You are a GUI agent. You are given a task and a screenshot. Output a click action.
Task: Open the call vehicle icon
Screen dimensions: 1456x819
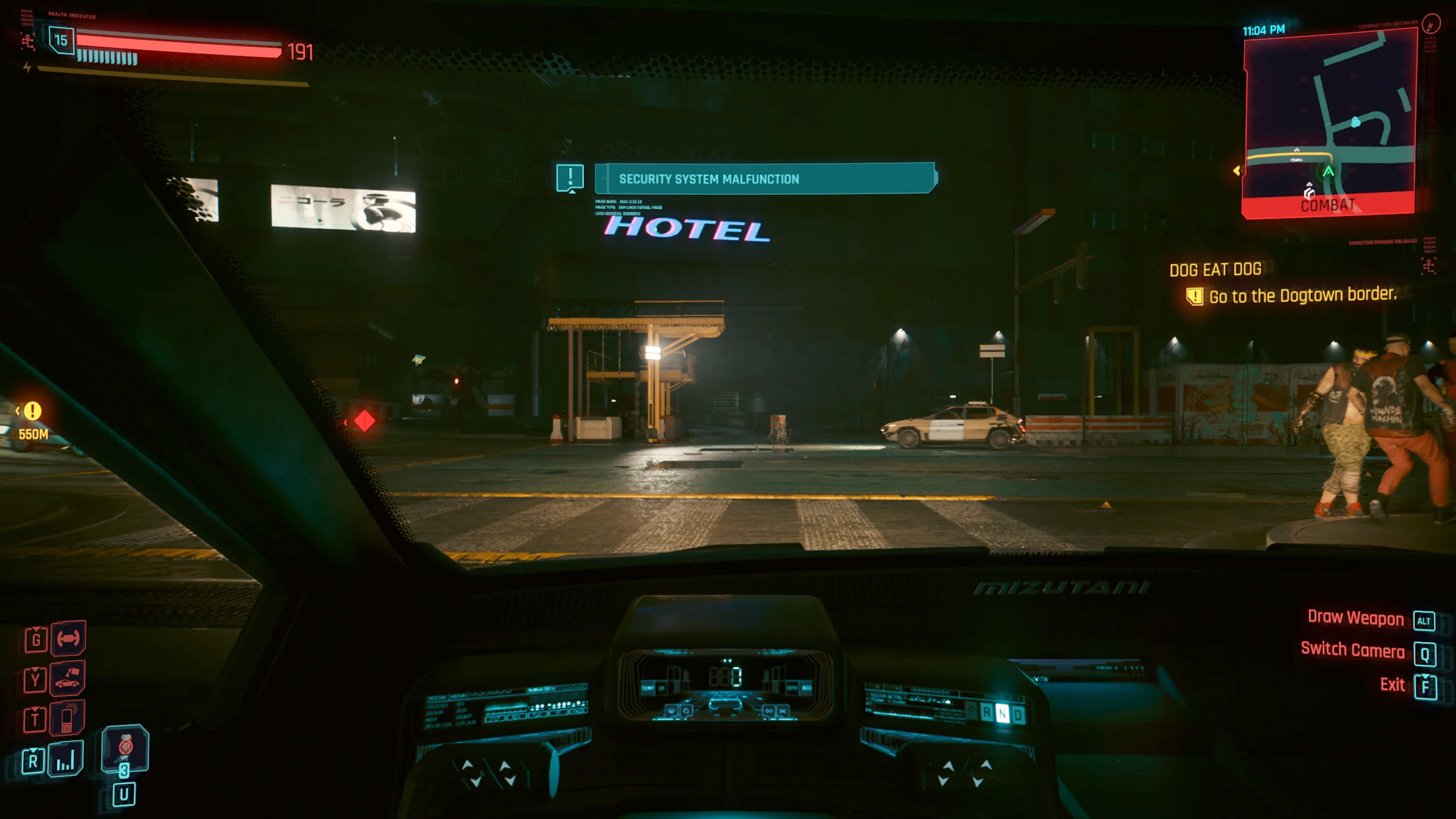pos(68,678)
